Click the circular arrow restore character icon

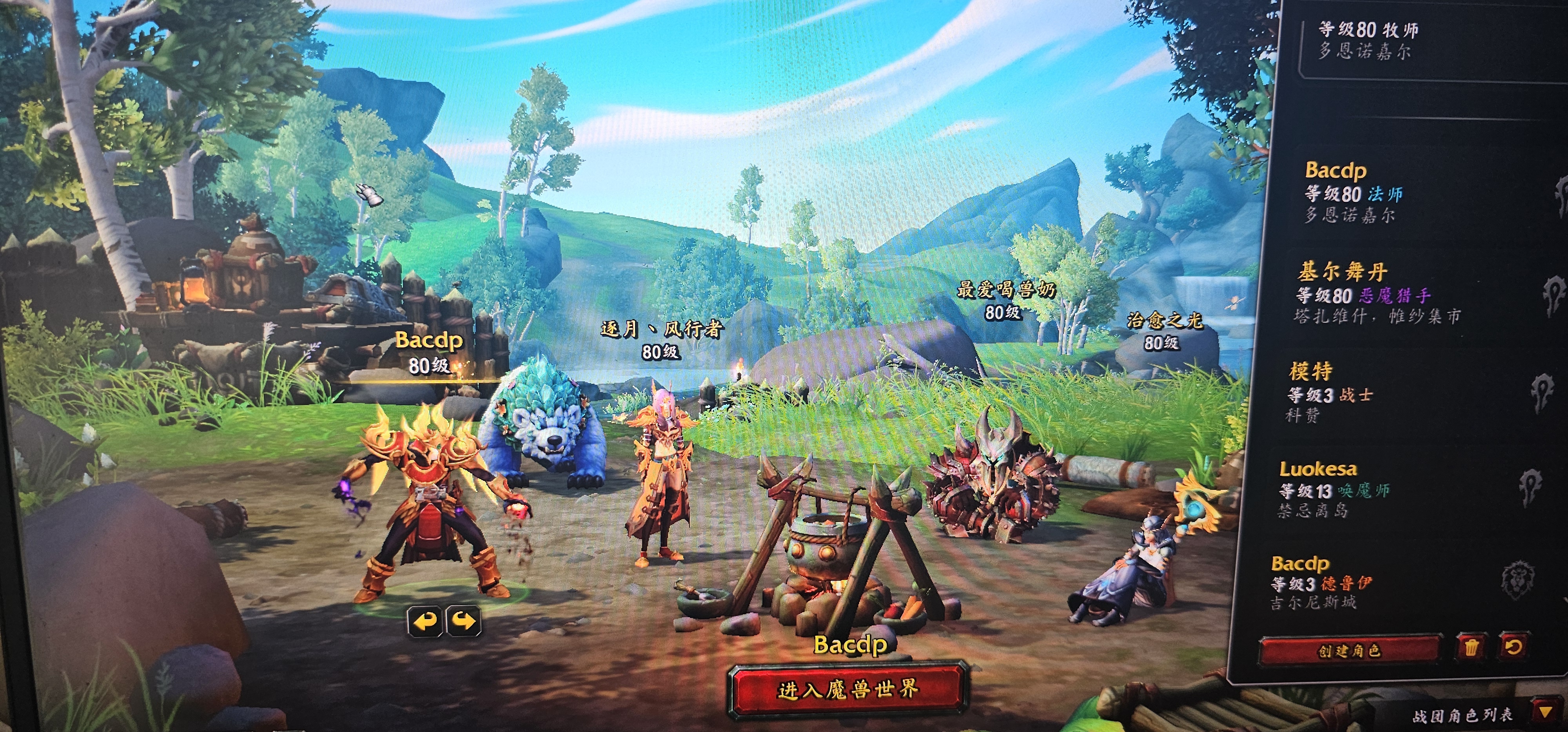1514,646
